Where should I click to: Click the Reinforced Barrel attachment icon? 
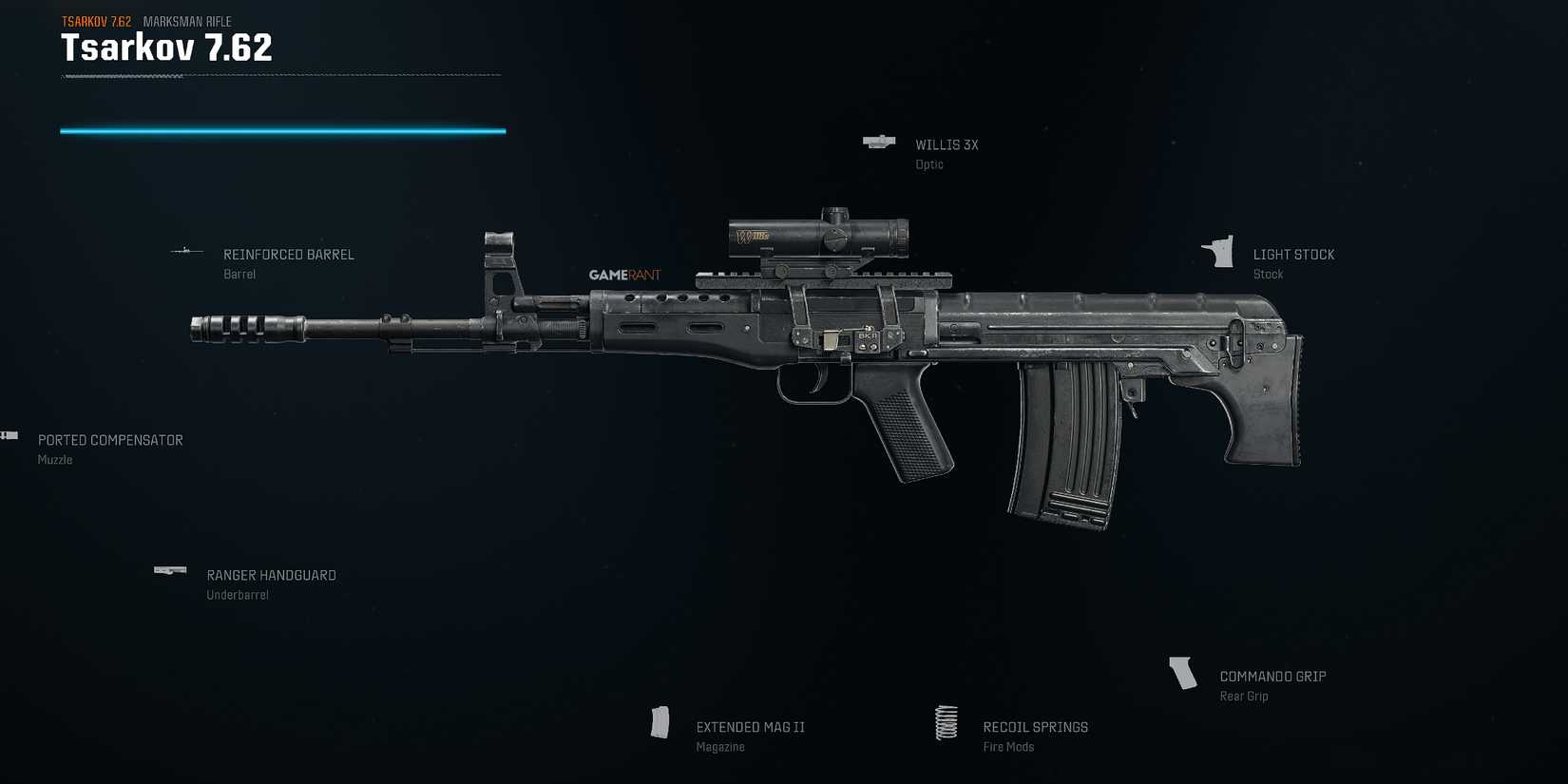[187, 250]
